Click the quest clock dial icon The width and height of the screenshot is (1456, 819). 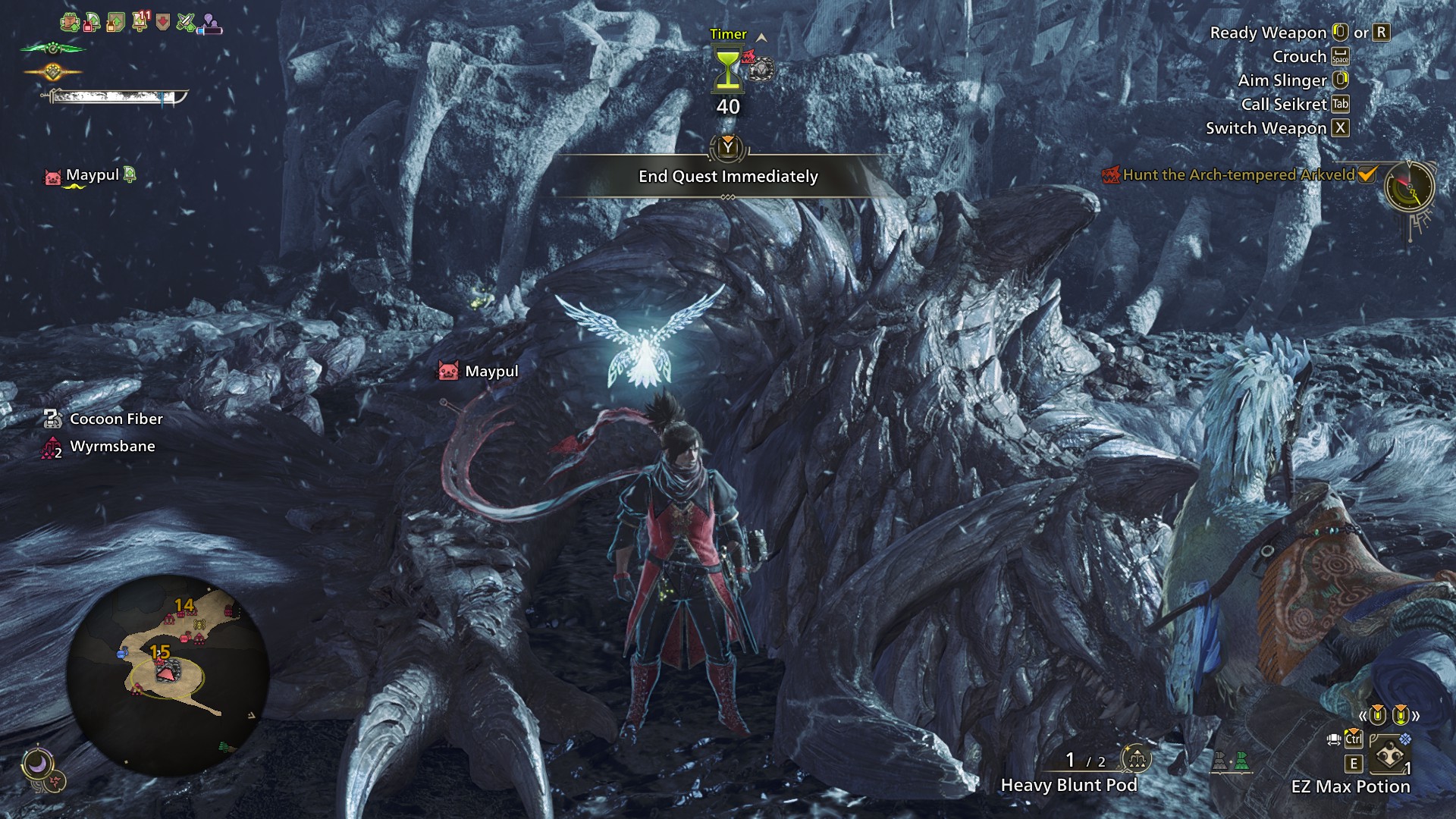tap(1410, 187)
